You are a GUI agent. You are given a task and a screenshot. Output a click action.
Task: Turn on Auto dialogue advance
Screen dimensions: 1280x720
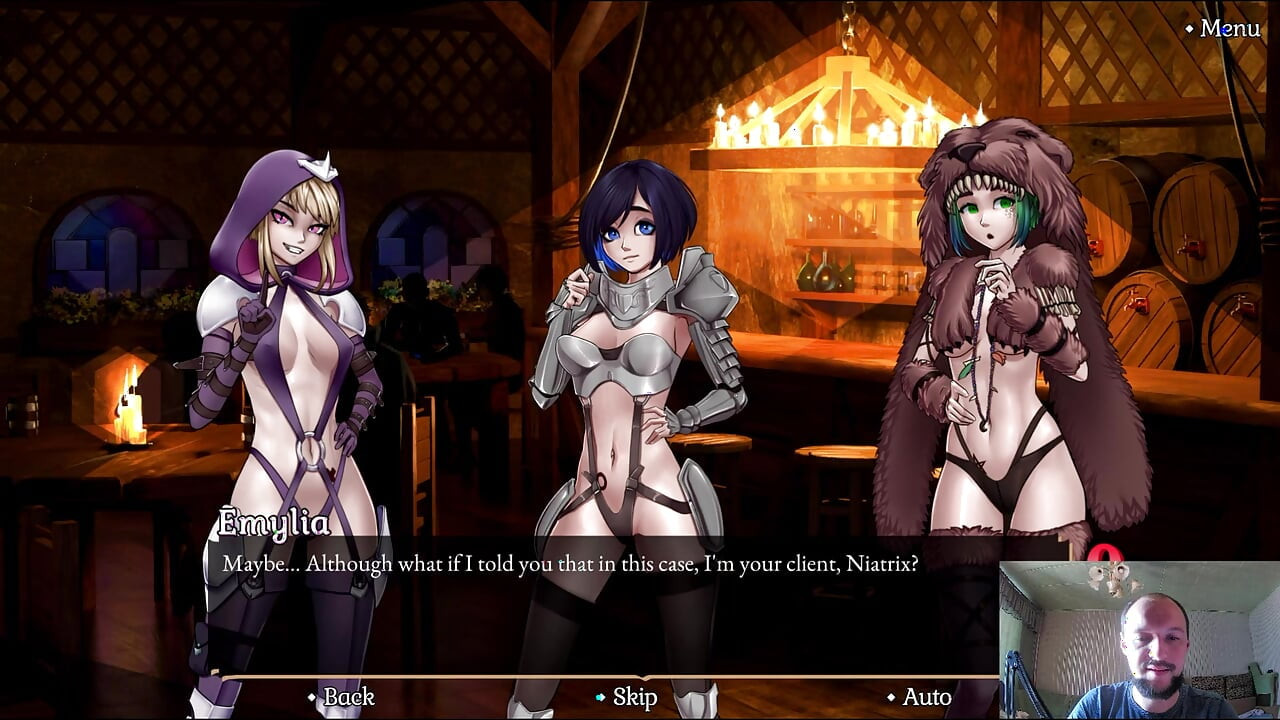[x=926, y=697]
